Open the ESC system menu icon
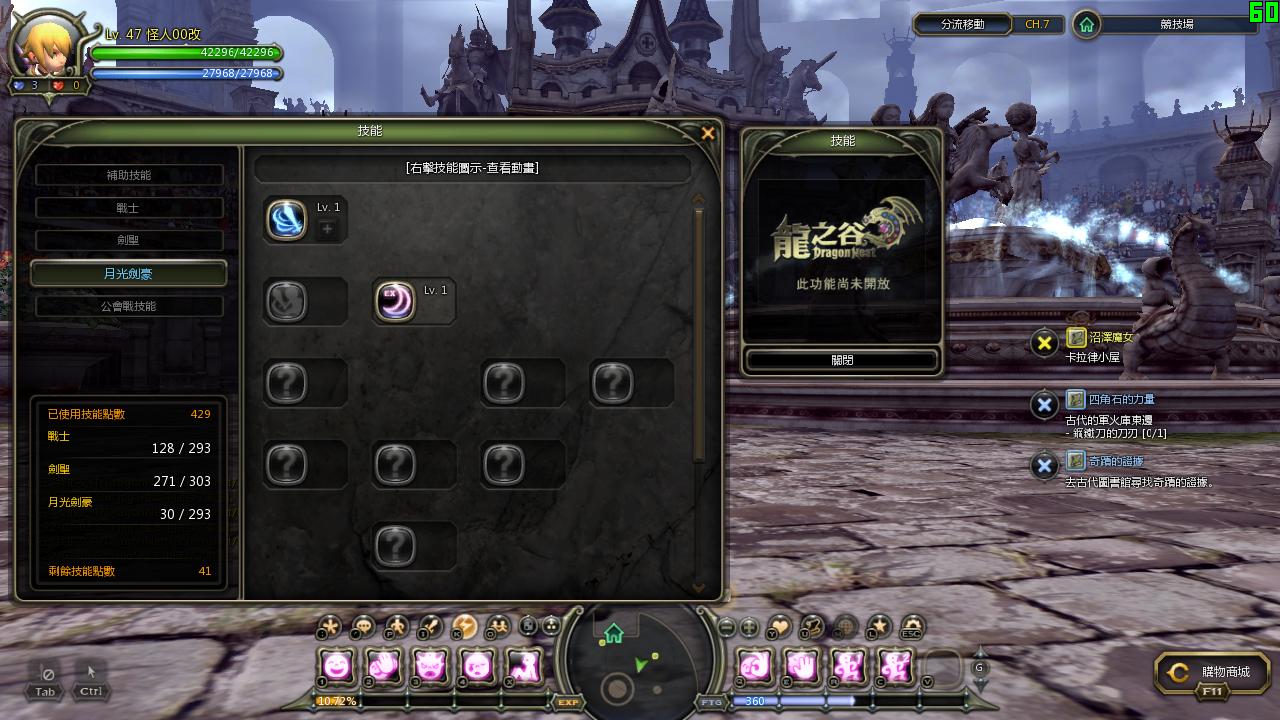The height and width of the screenshot is (720, 1280). click(912, 627)
